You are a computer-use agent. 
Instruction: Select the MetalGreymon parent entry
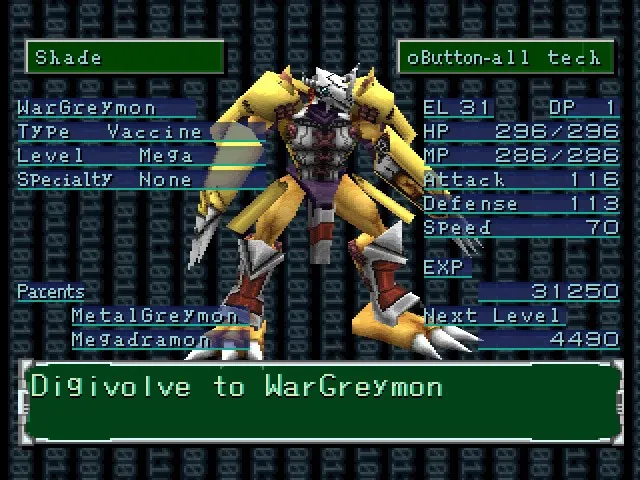(x=155, y=316)
